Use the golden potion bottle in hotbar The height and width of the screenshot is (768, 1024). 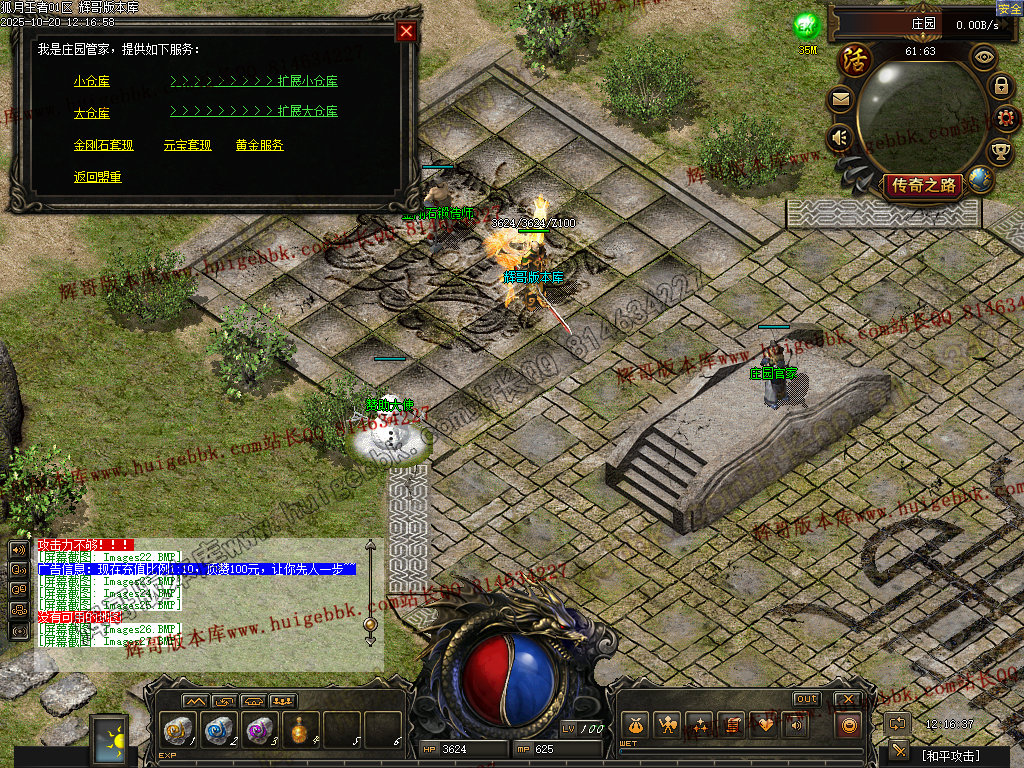coord(300,728)
